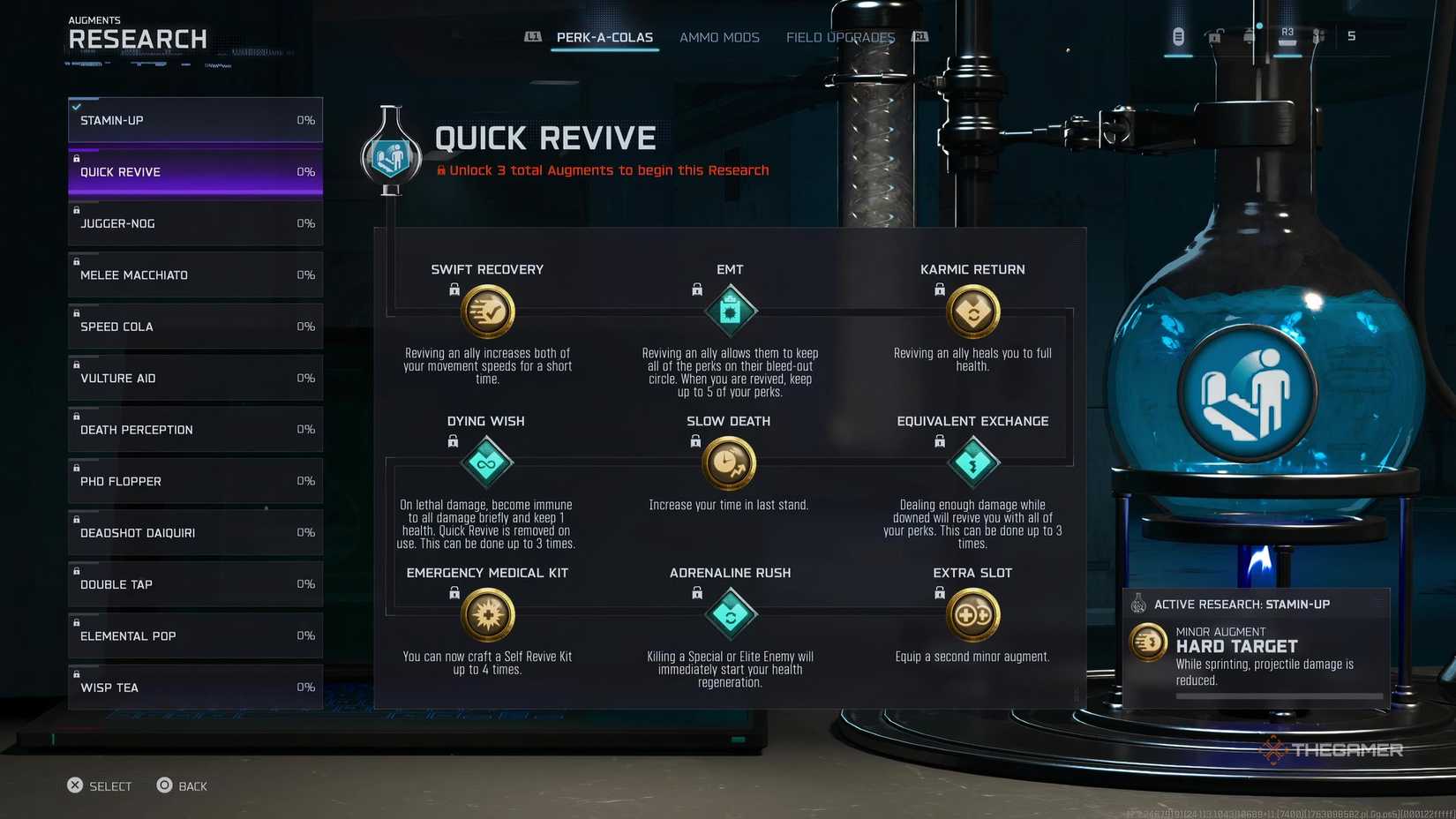Click the Hard Target minor augment icon
The width and height of the screenshot is (1456, 819).
tap(1148, 643)
